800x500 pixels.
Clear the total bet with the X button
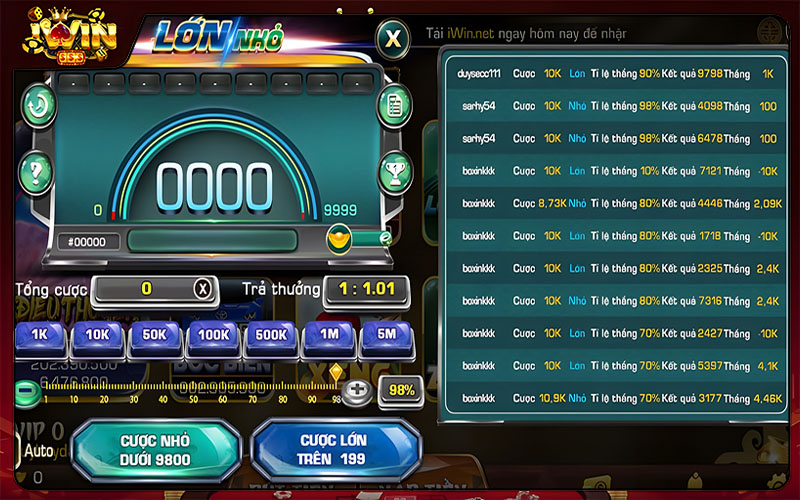203,289
